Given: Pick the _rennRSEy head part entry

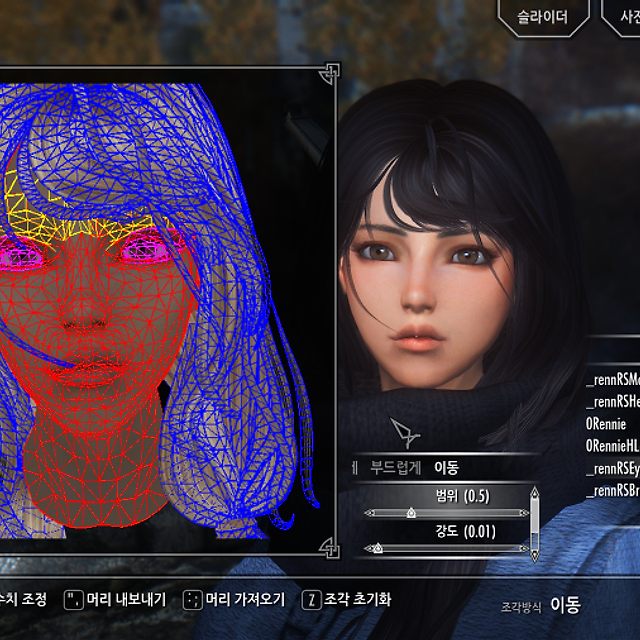Looking at the screenshot, I should [612, 468].
